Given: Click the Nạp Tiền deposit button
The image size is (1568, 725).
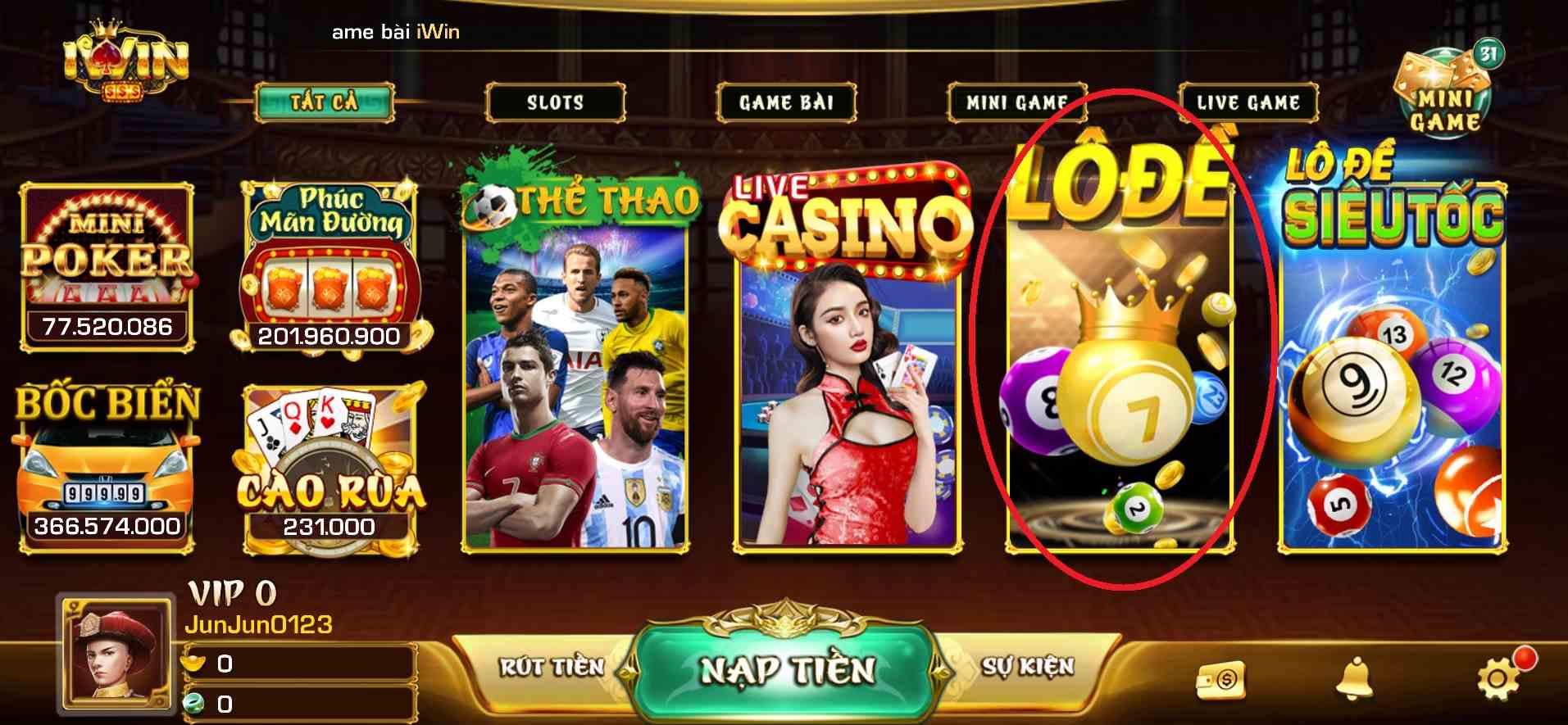Looking at the screenshot, I should point(787,669).
